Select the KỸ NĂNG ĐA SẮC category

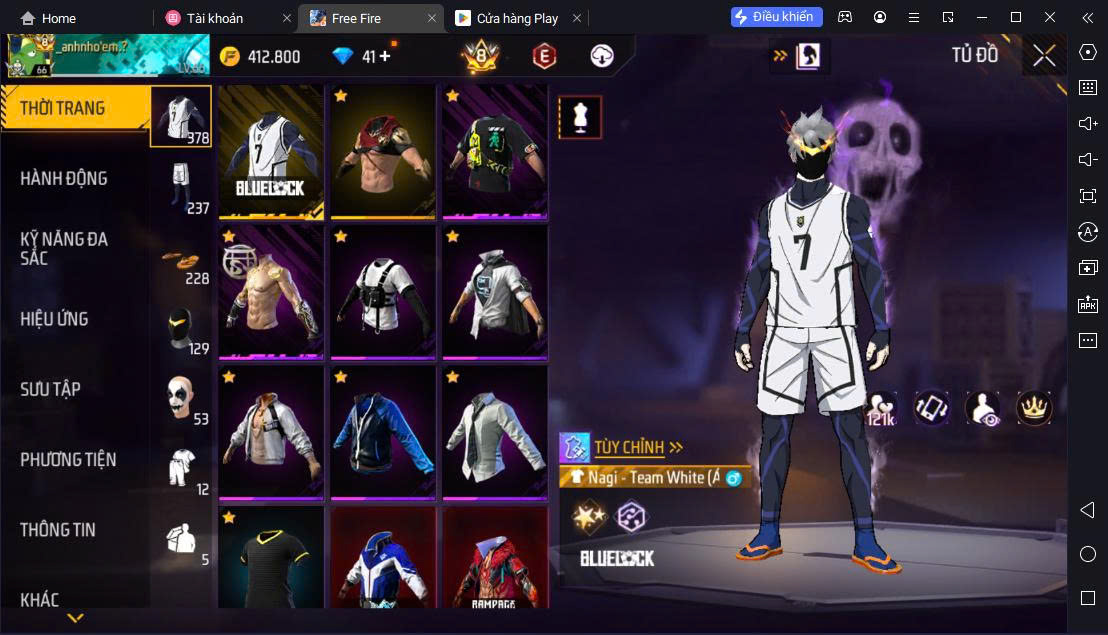coord(64,248)
